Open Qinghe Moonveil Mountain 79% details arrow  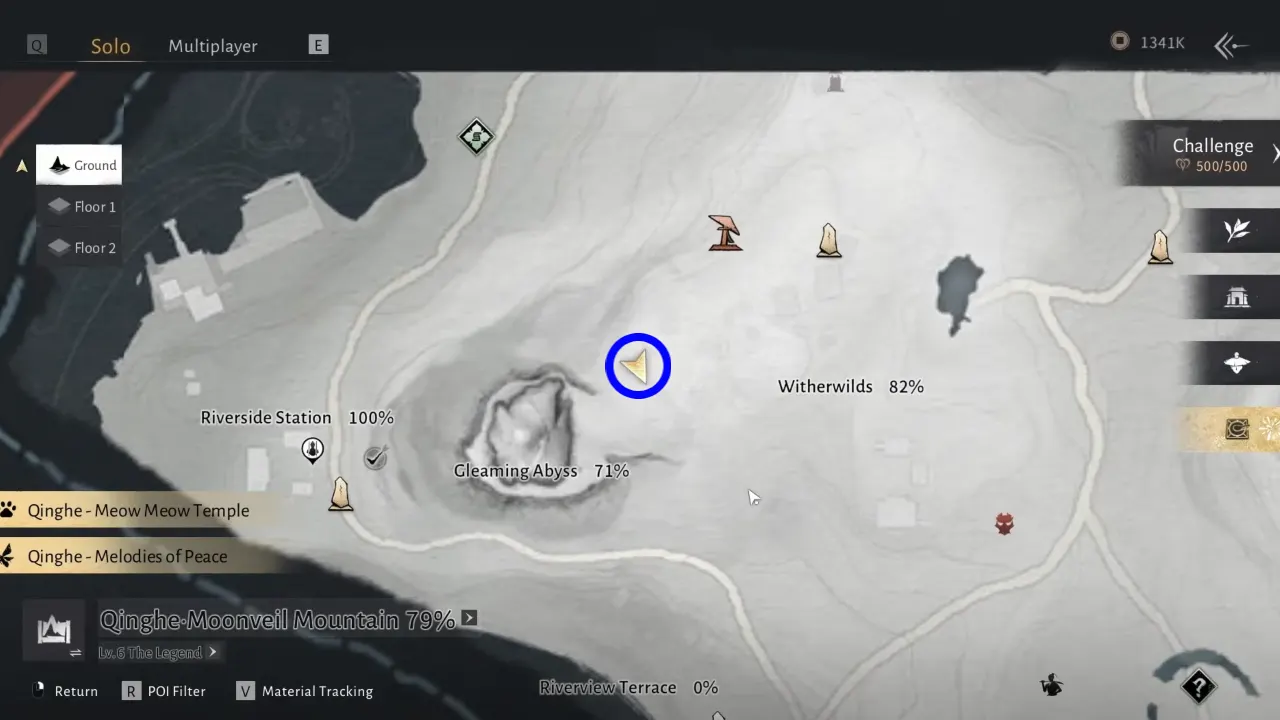click(469, 618)
